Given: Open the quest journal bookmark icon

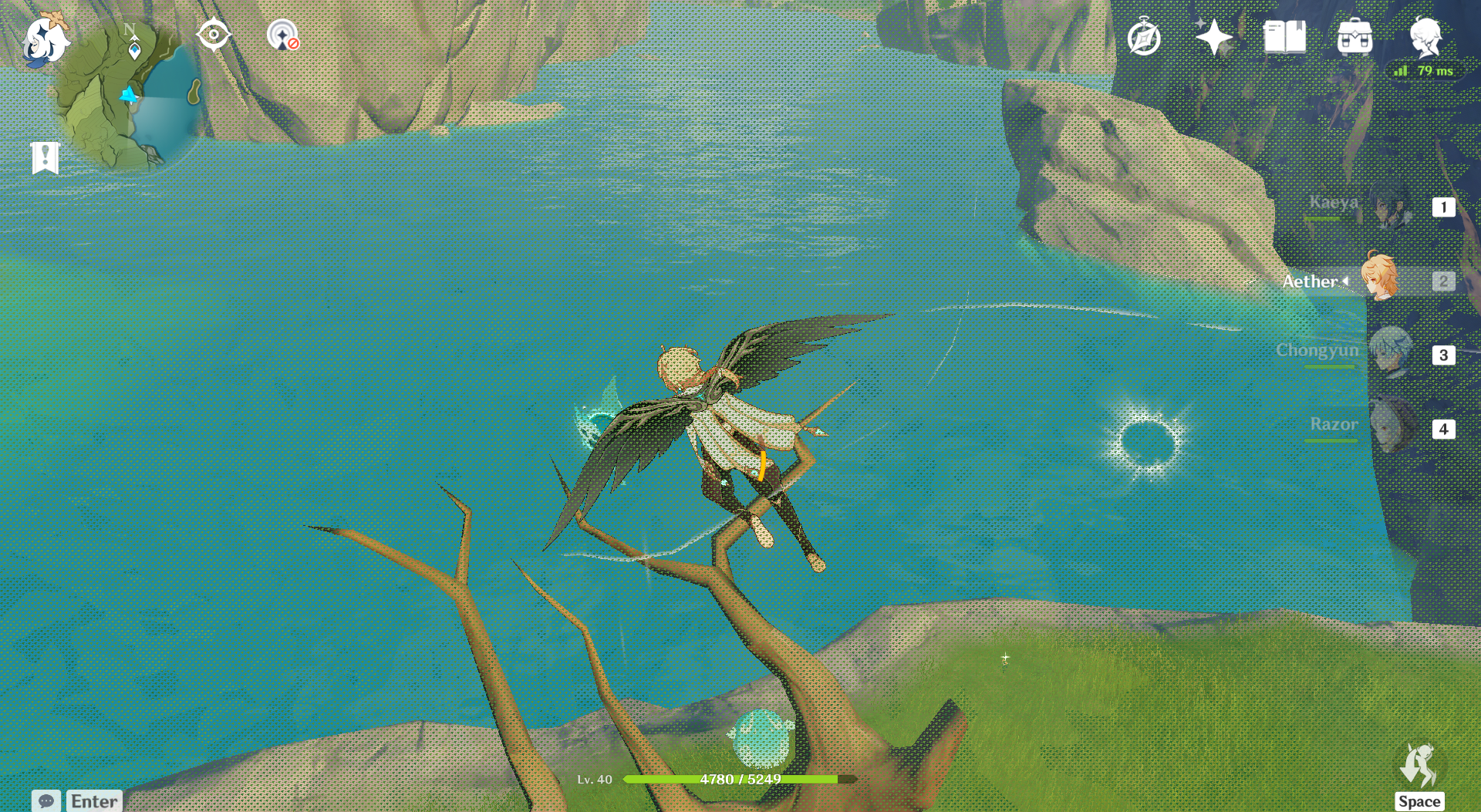Looking at the screenshot, I should point(46,158).
